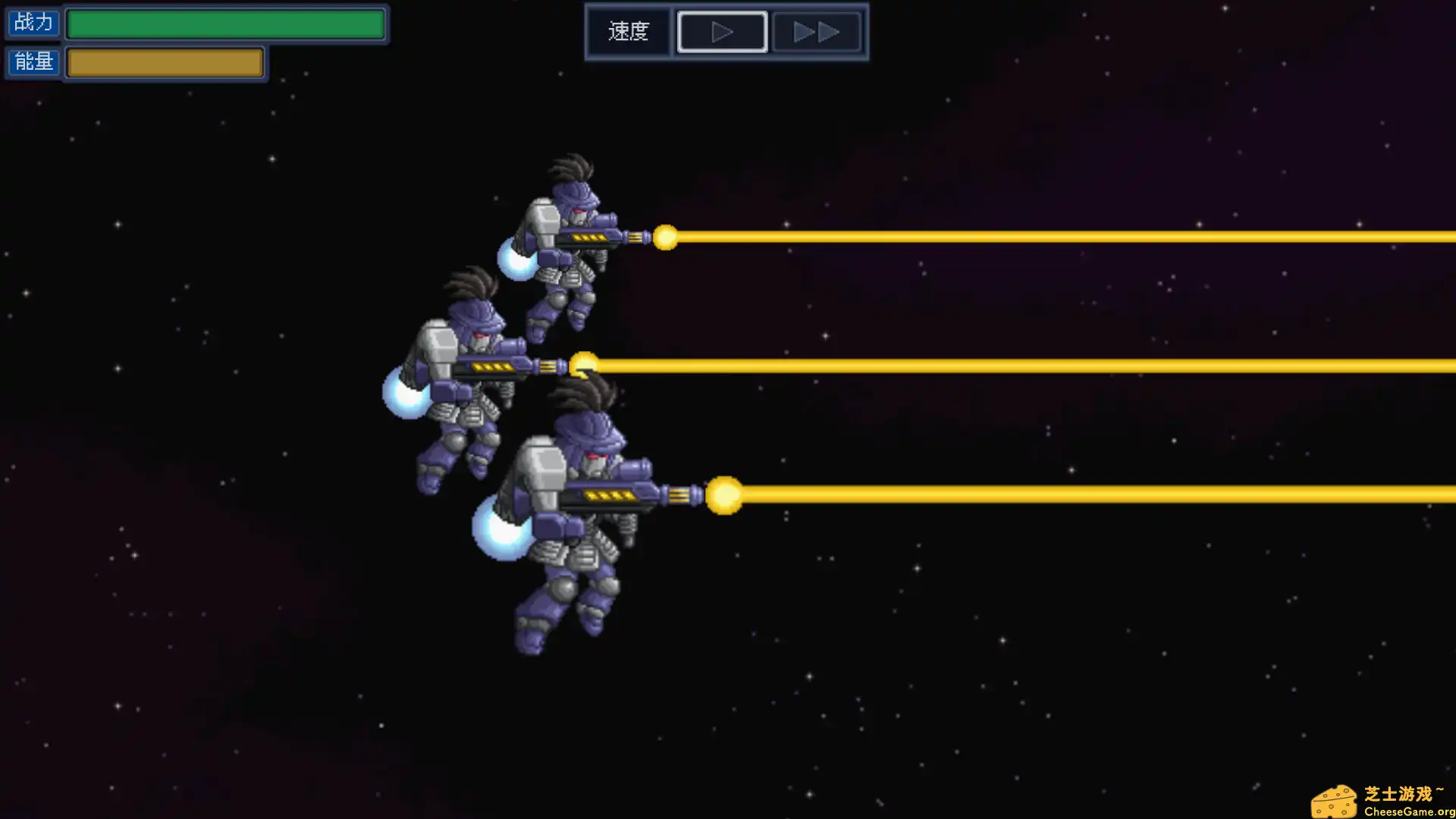
Task: Select the 速度 menu label
Action: tap(628, 31)
